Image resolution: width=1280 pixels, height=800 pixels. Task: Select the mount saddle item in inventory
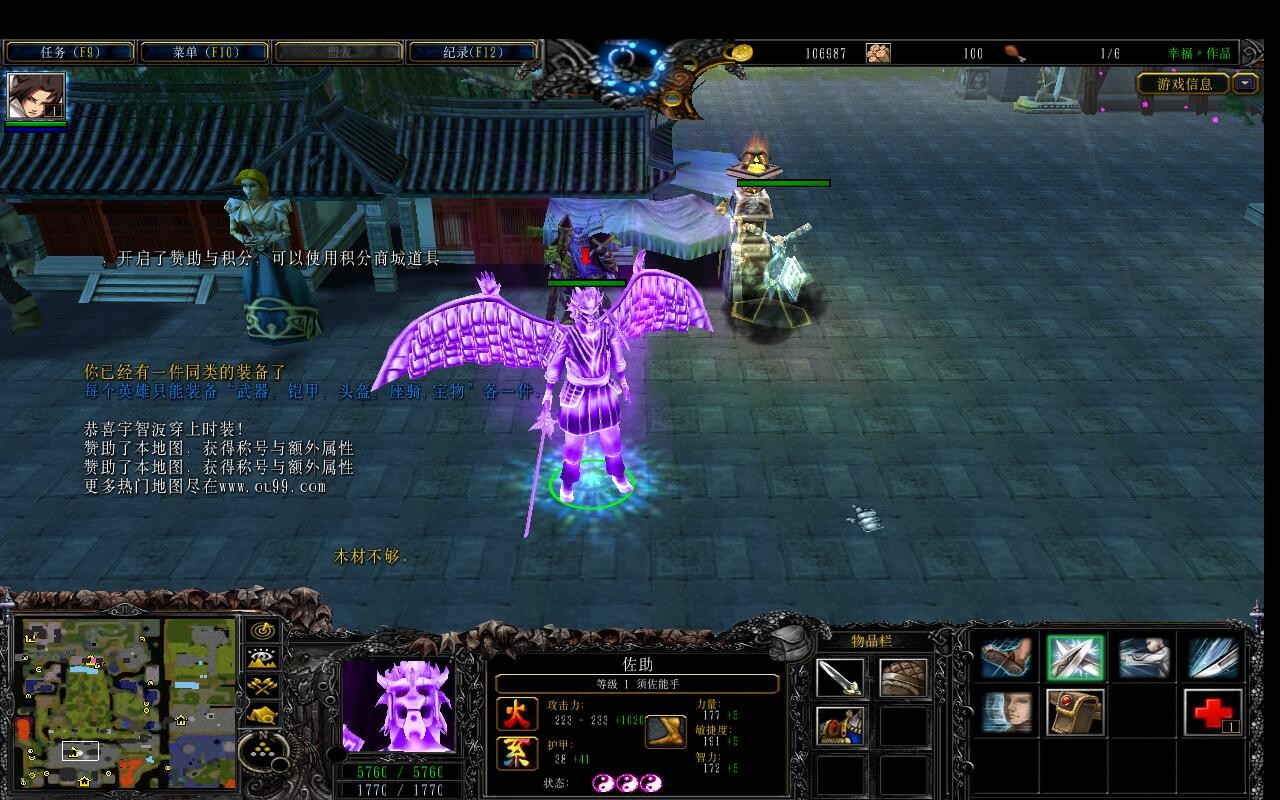840,725
